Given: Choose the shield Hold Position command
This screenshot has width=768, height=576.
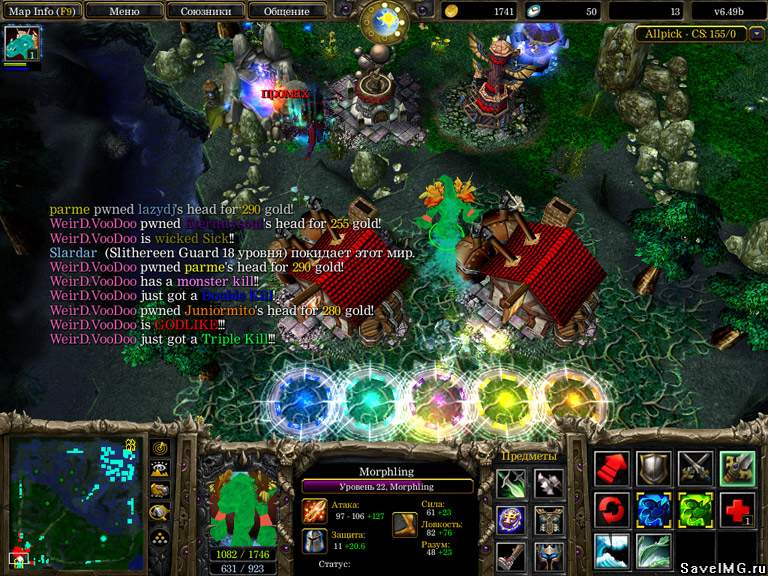Looking at the screenshot, I should click(x=654, y=469).
